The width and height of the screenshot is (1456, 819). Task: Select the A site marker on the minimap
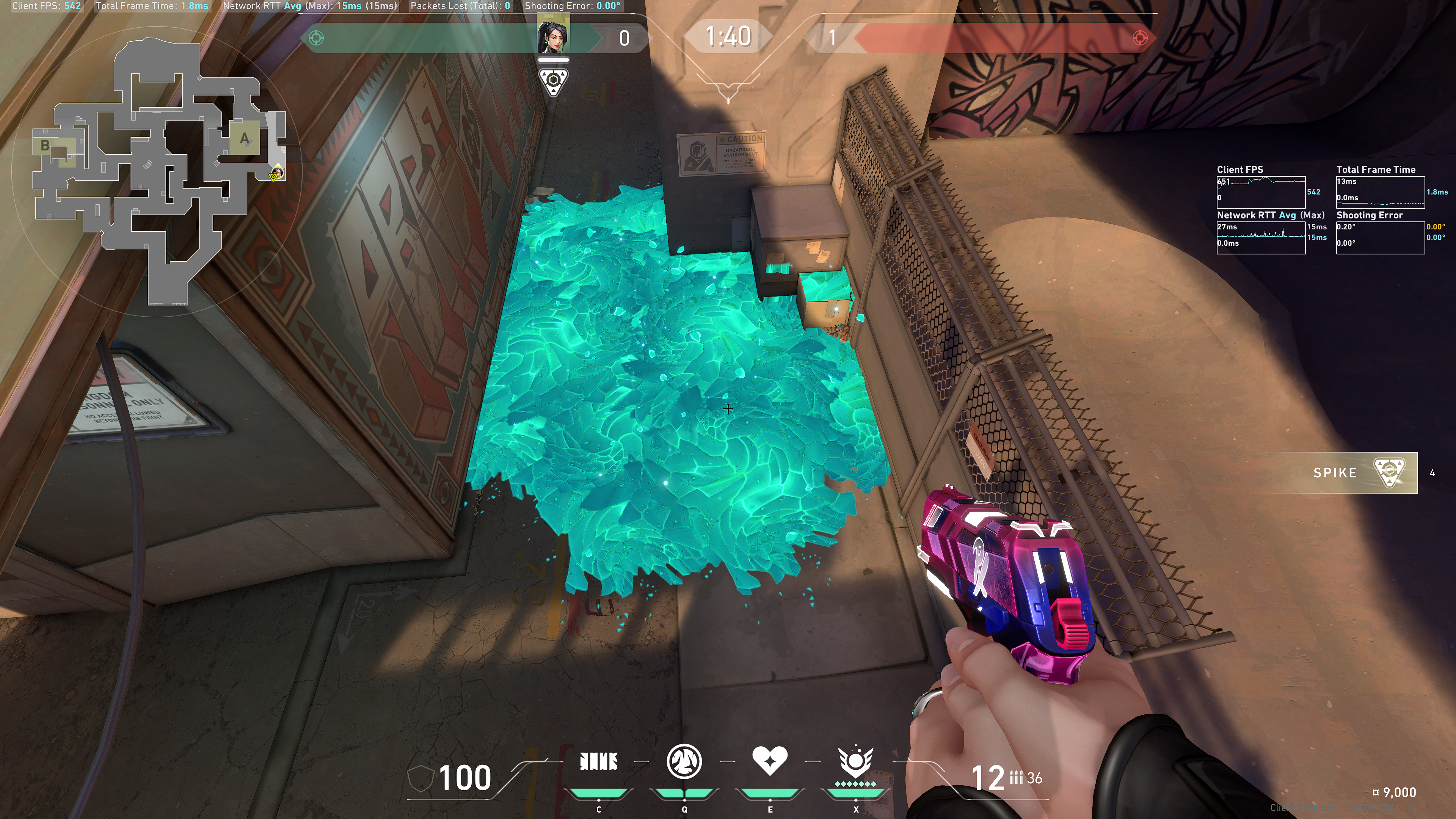click(245, 138)
